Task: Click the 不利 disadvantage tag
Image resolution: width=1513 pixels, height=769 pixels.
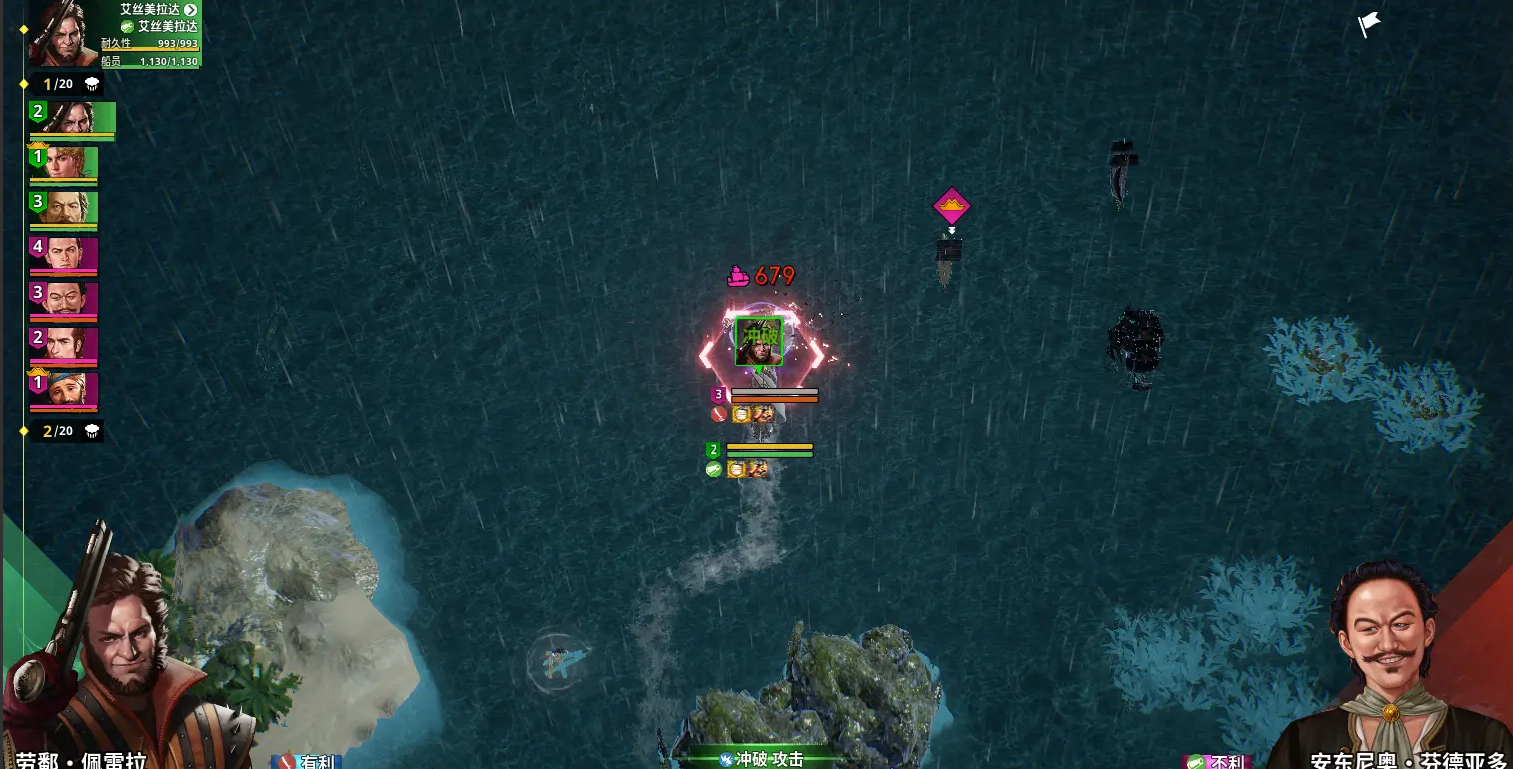Action: (1217, 762)
